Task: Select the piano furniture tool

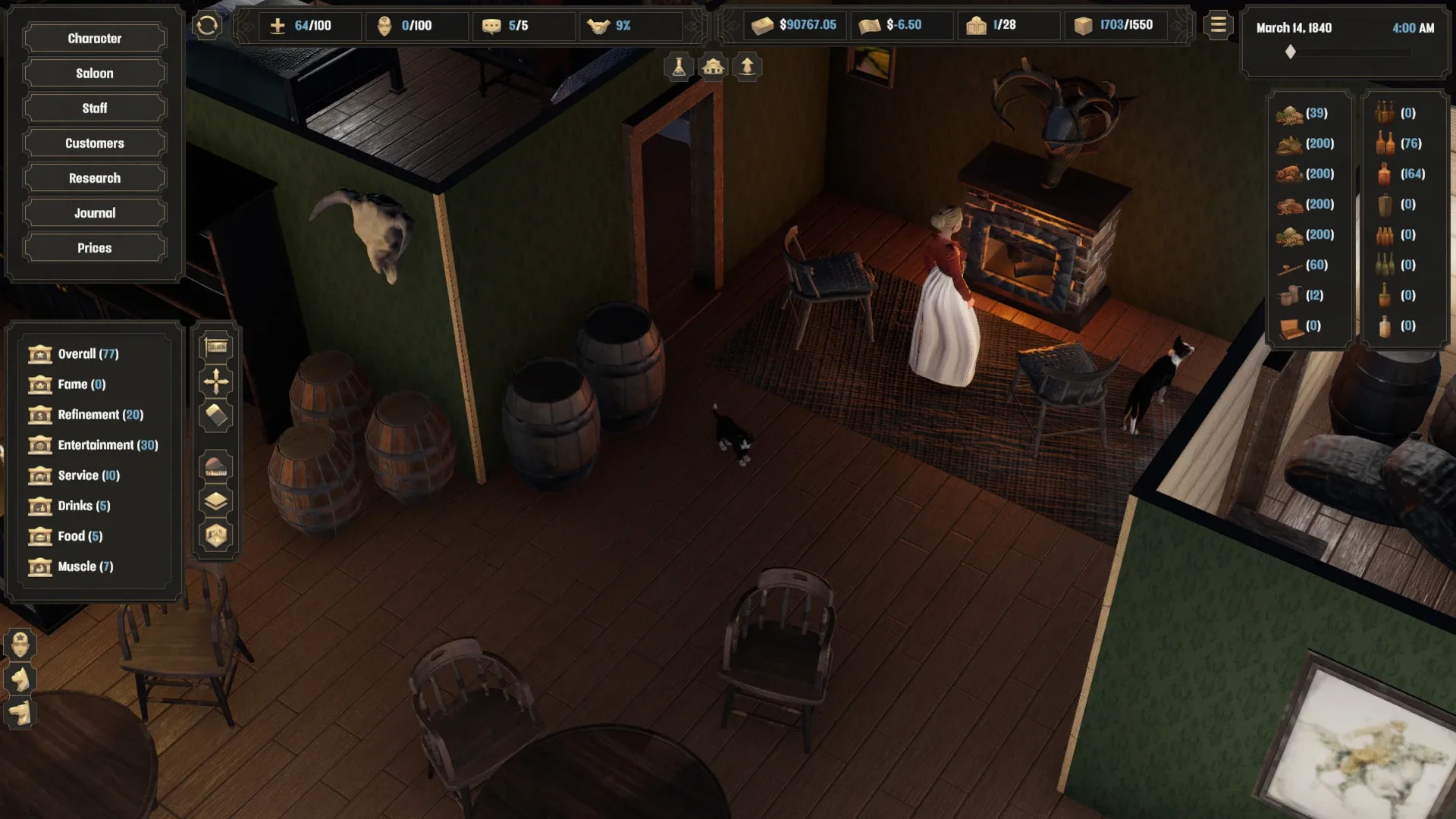Action: coord(216,467)
